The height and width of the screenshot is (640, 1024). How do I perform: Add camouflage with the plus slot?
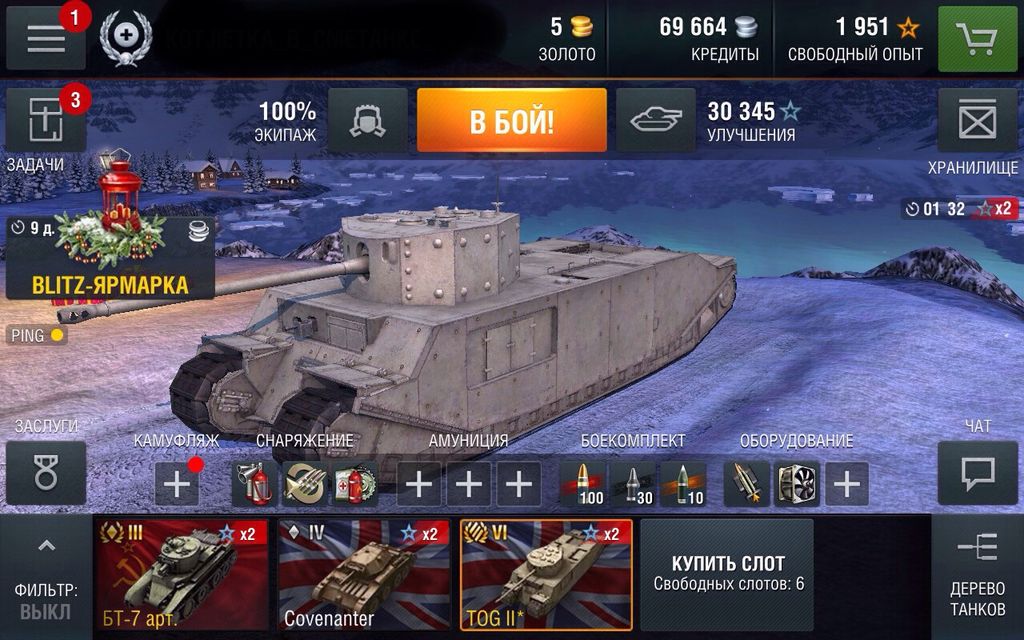[x=176, y=484]
